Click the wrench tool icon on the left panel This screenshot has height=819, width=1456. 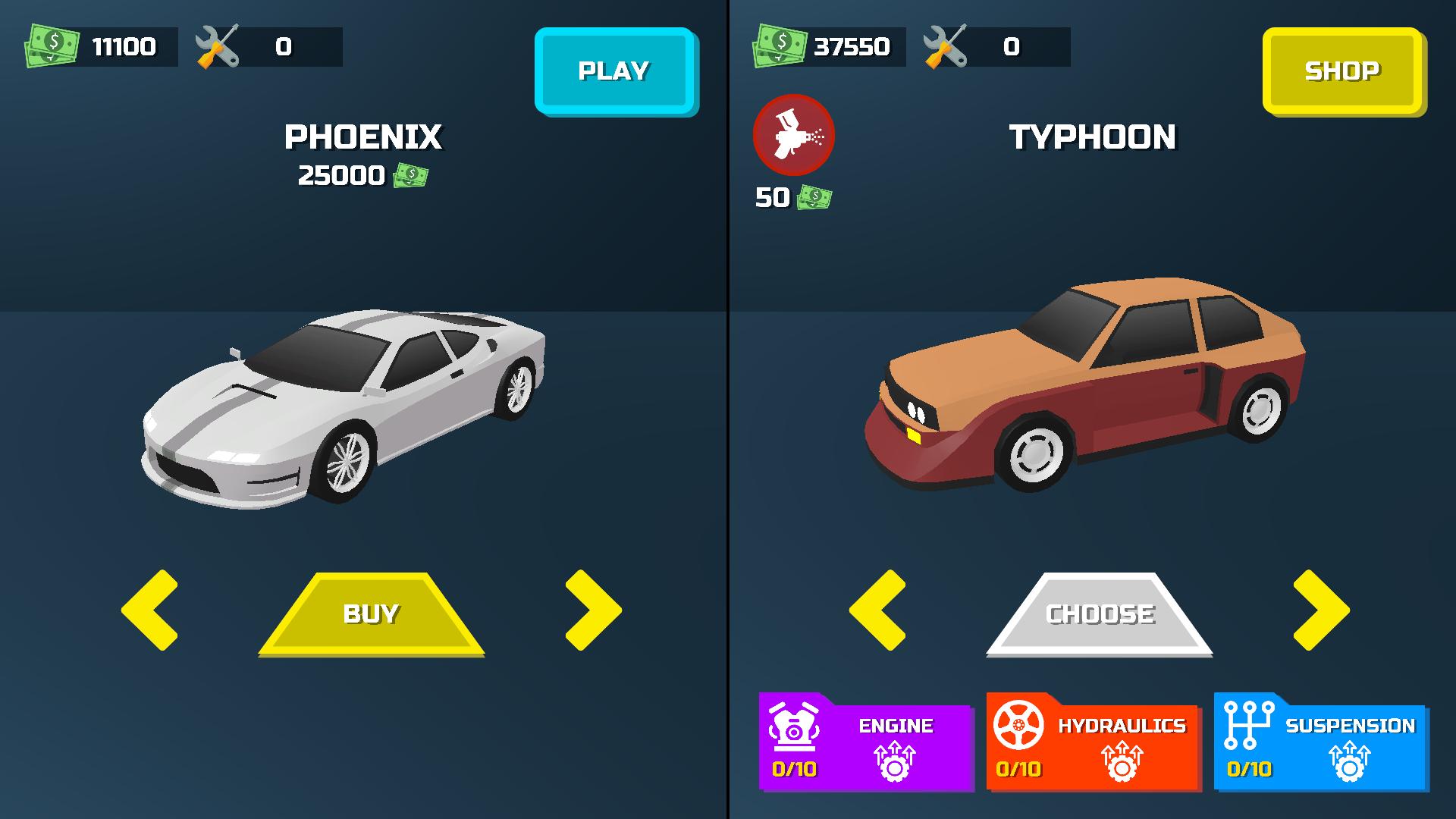click(x=217, y=45)
